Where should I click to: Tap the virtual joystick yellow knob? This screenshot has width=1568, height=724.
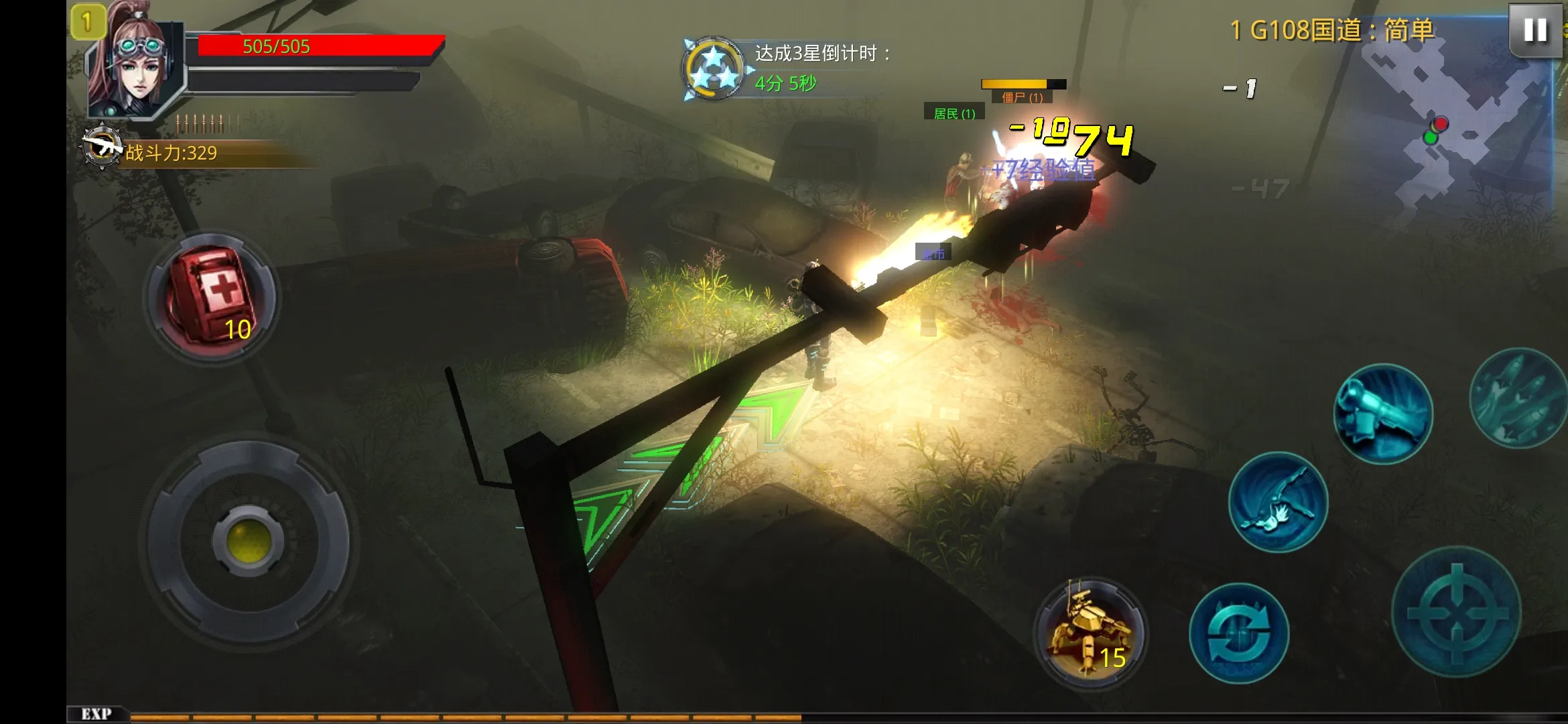[x=249, y=541]
